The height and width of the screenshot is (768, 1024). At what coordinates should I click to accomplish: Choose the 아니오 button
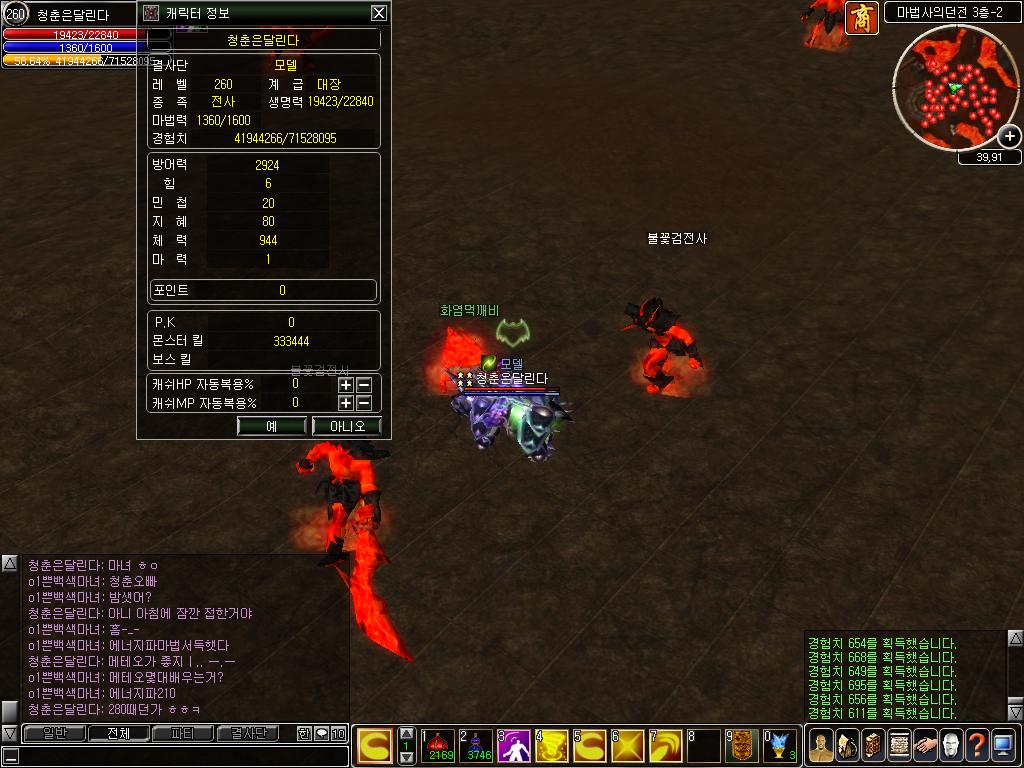[x=347, y=426]
